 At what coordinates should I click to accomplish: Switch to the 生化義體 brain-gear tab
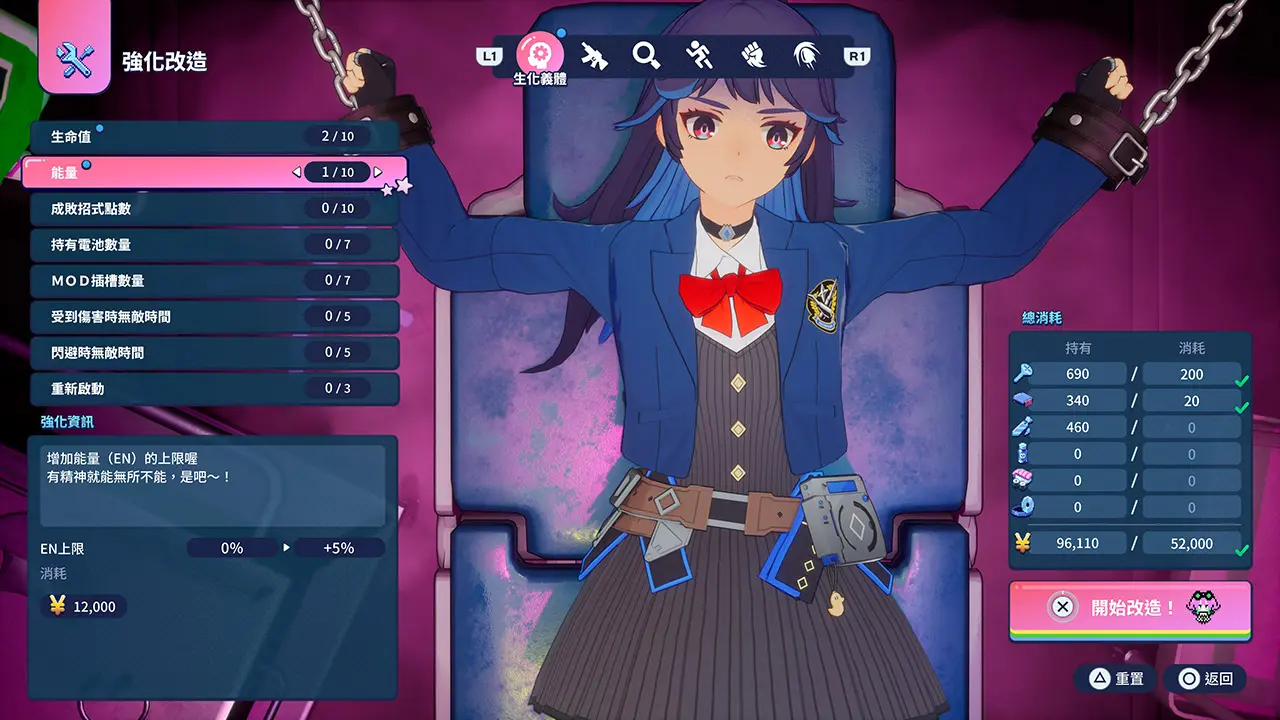pyautogui.click(x=539, y=54)
